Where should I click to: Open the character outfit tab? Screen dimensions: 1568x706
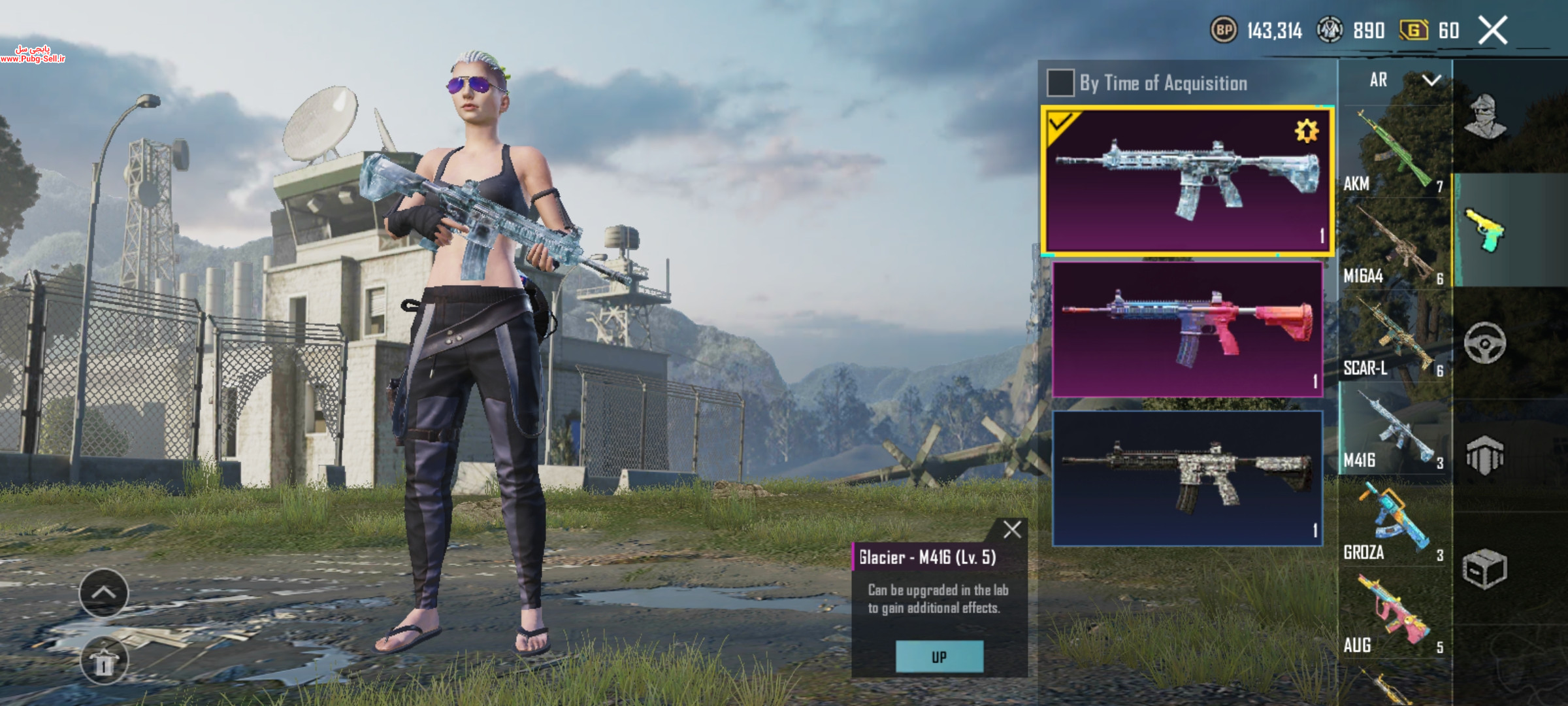[x=1485, y=118]
